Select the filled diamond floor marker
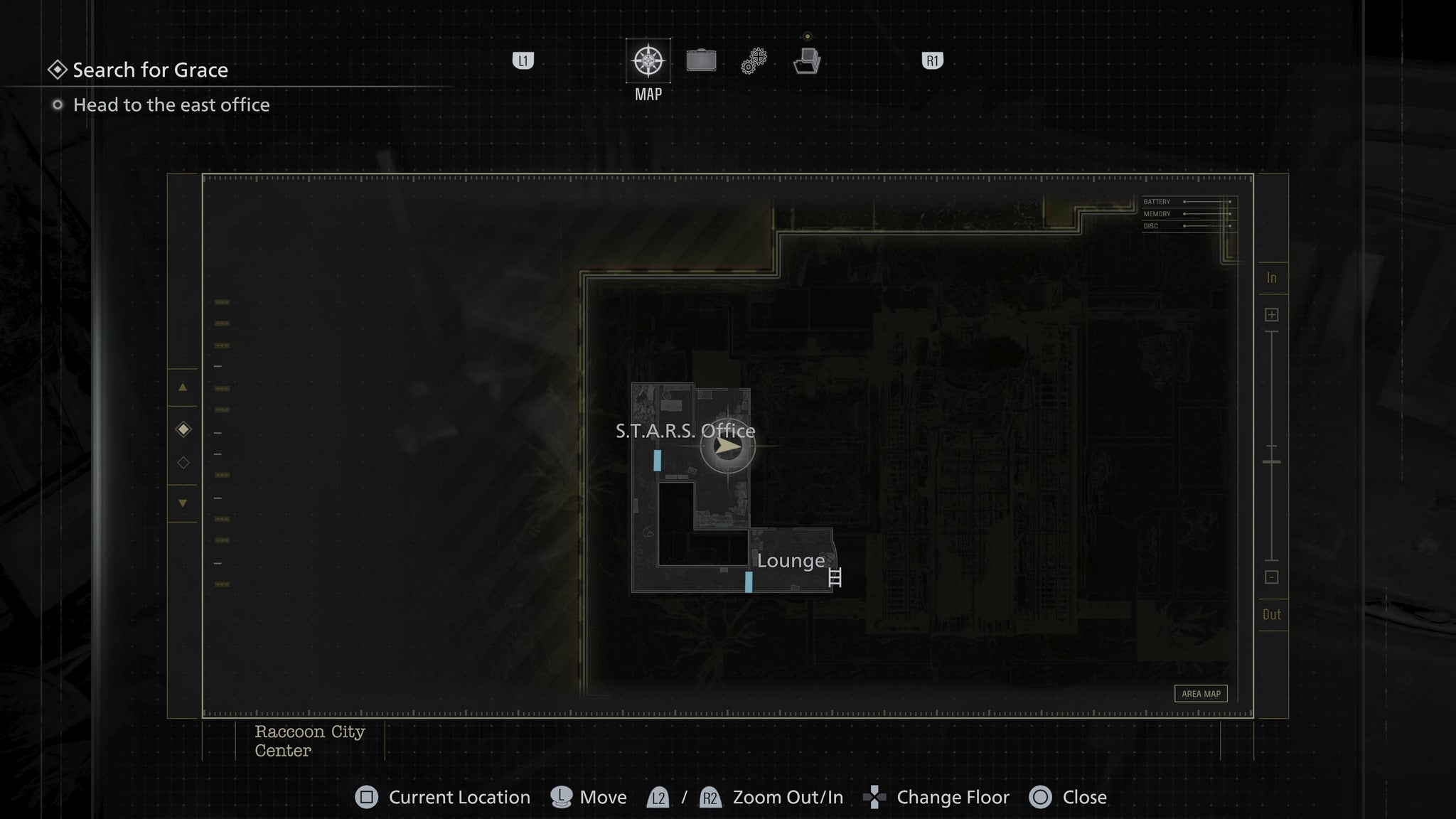Screen dimensions: 1456x819 tap(183, 428)
